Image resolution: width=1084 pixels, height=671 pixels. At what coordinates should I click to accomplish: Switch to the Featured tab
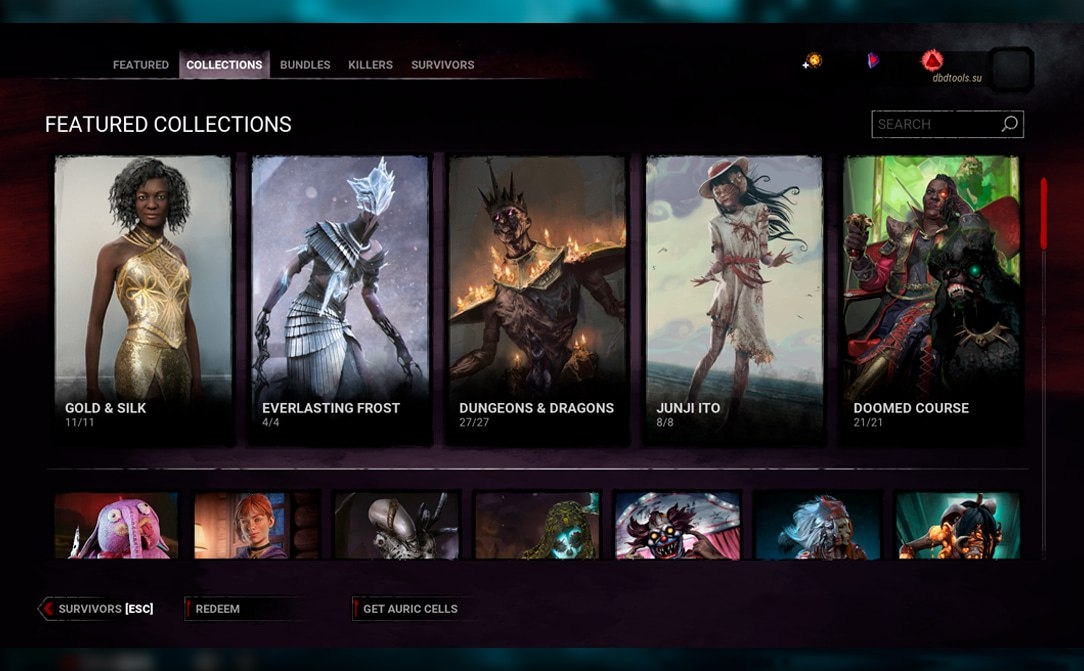[x=140, y=65]
